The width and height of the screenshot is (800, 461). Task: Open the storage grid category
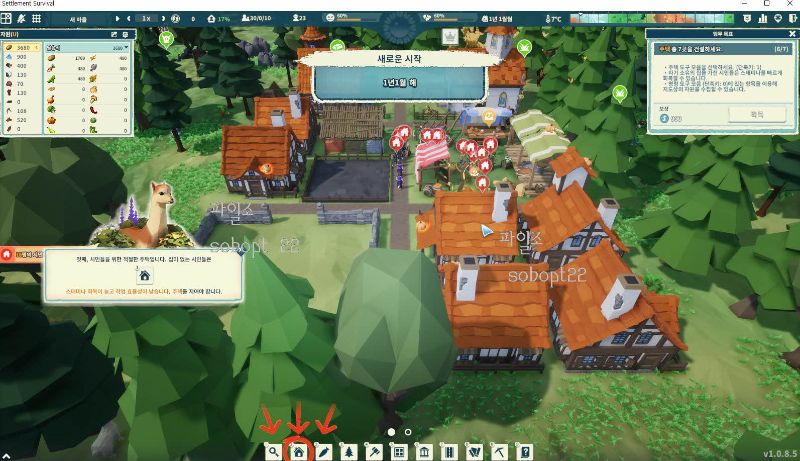[398, 451]
